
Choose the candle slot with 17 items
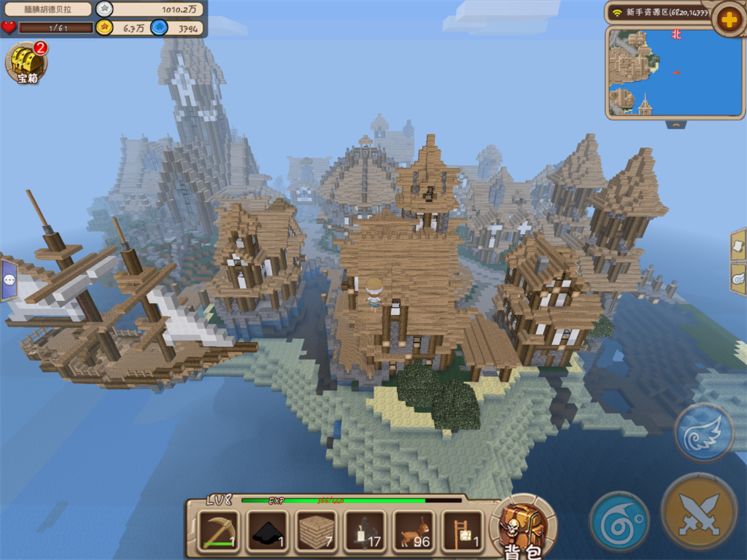(x=364, y=530)
